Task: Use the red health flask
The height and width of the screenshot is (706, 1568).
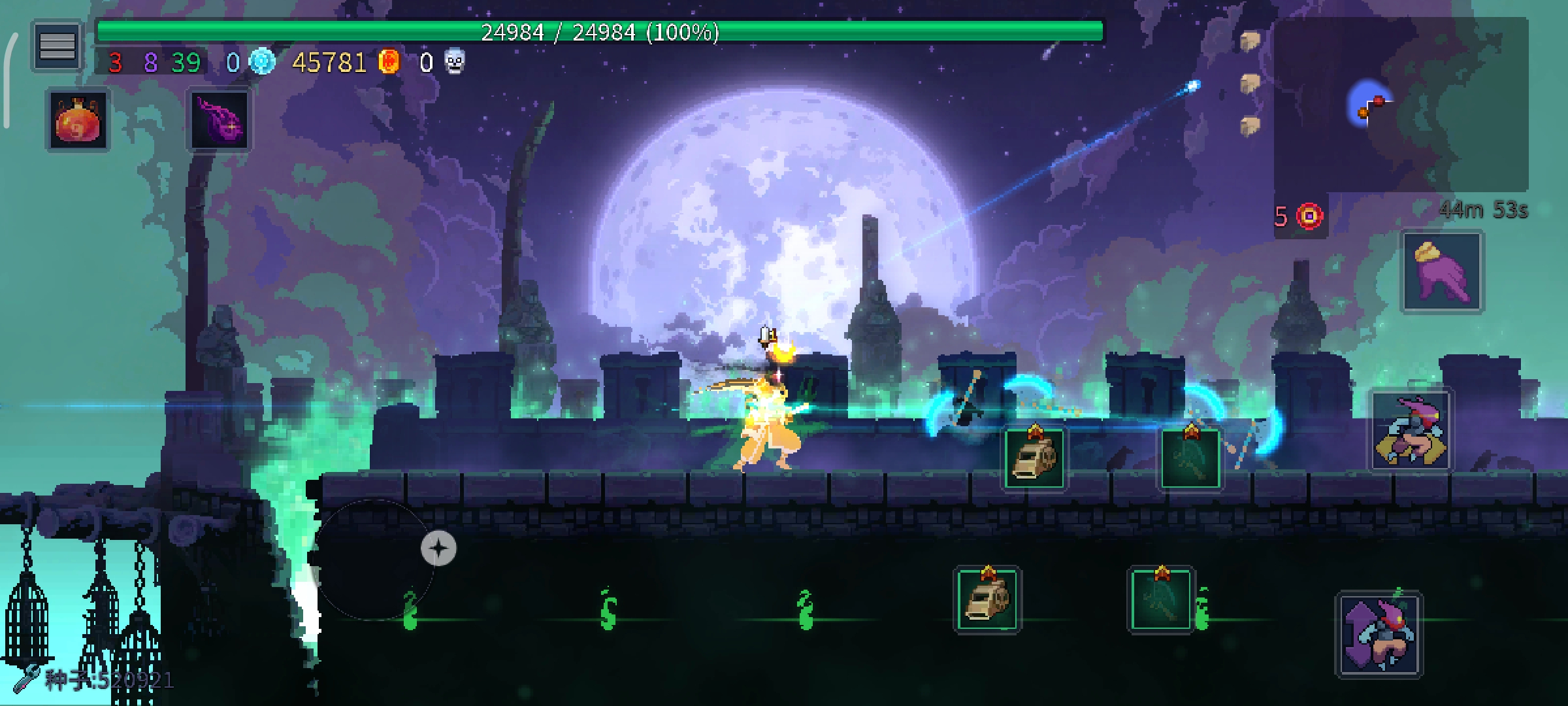Action: tap(77, 120)
